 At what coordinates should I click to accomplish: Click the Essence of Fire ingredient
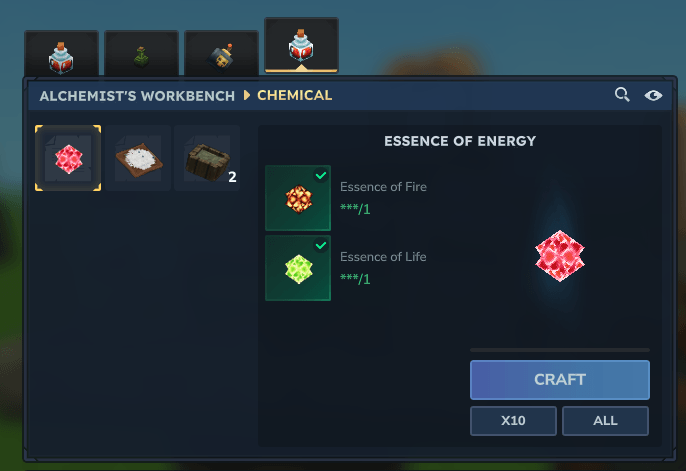coord(298,198)
